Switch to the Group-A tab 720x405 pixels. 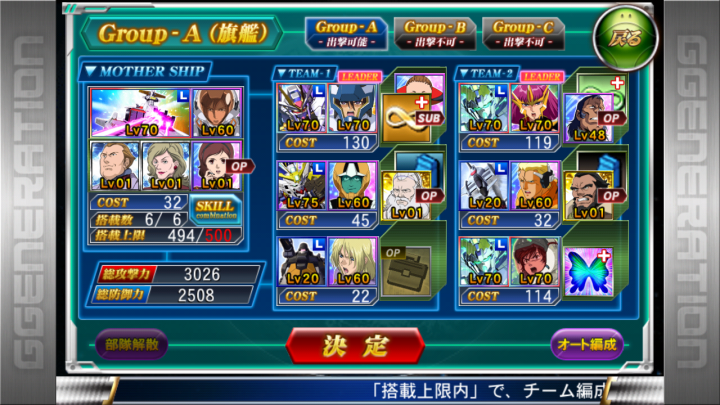tap(346, 33)
